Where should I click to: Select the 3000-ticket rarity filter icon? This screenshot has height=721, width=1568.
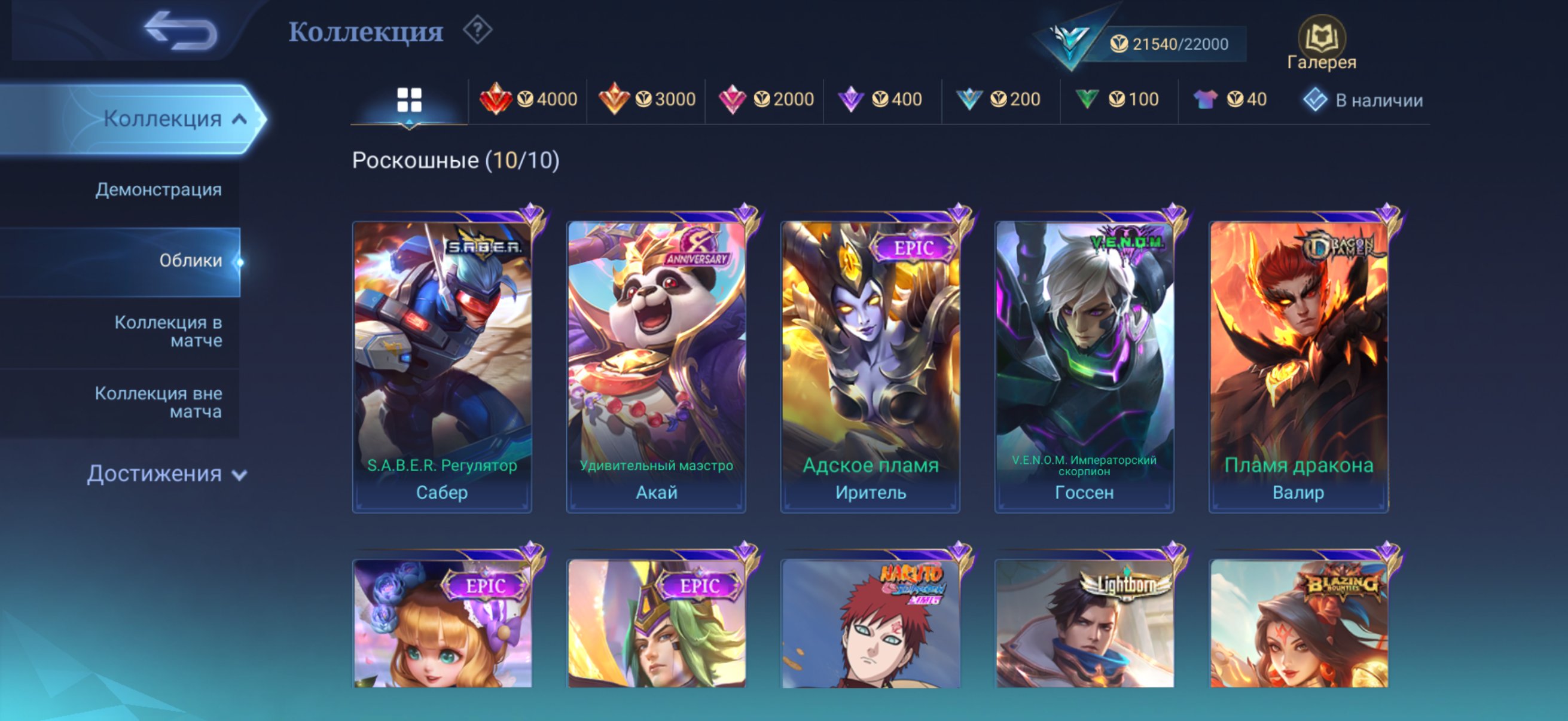616,99
